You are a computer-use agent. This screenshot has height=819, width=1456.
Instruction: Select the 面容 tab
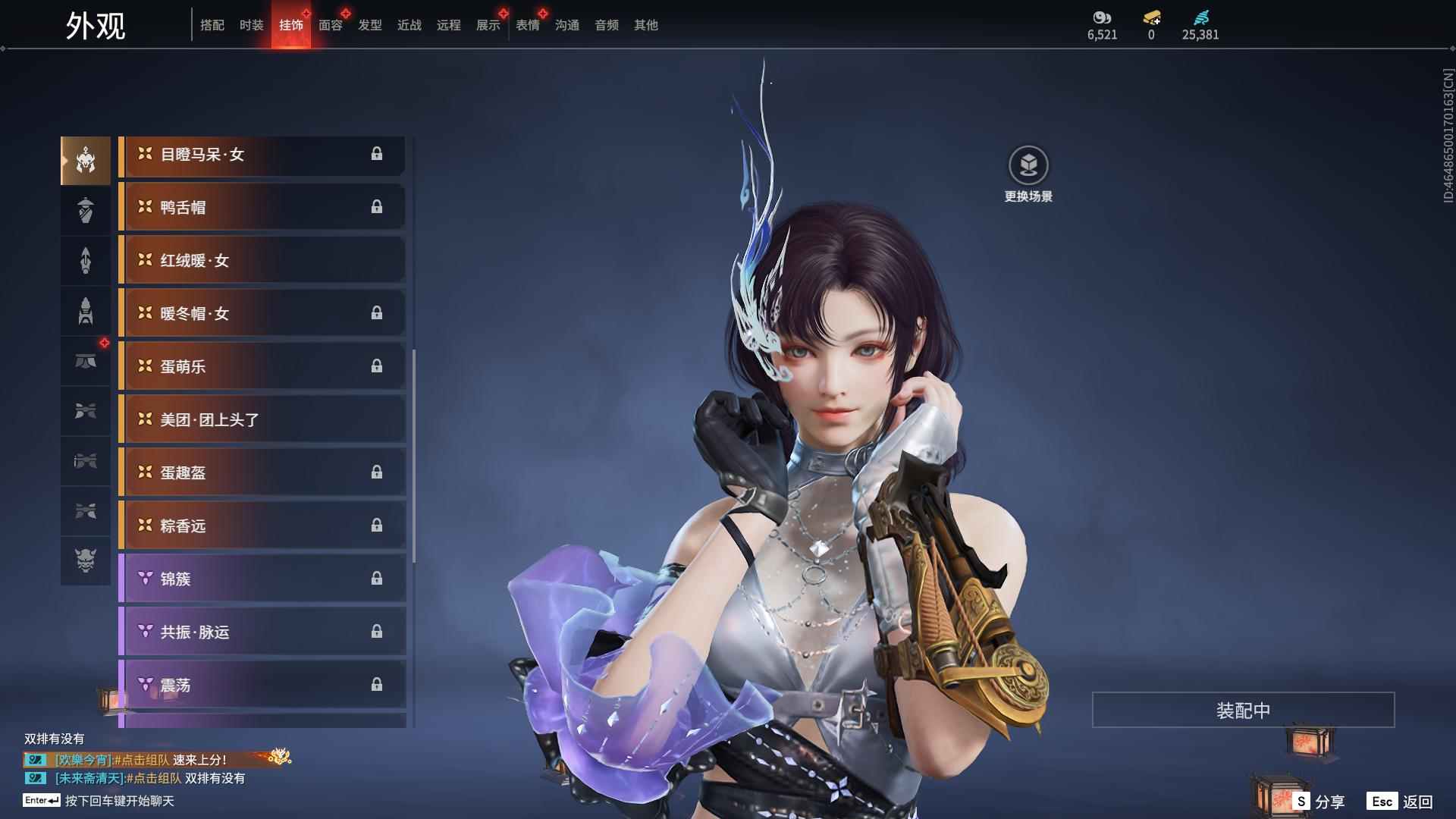pyautogui.click(x=330, y=25)
